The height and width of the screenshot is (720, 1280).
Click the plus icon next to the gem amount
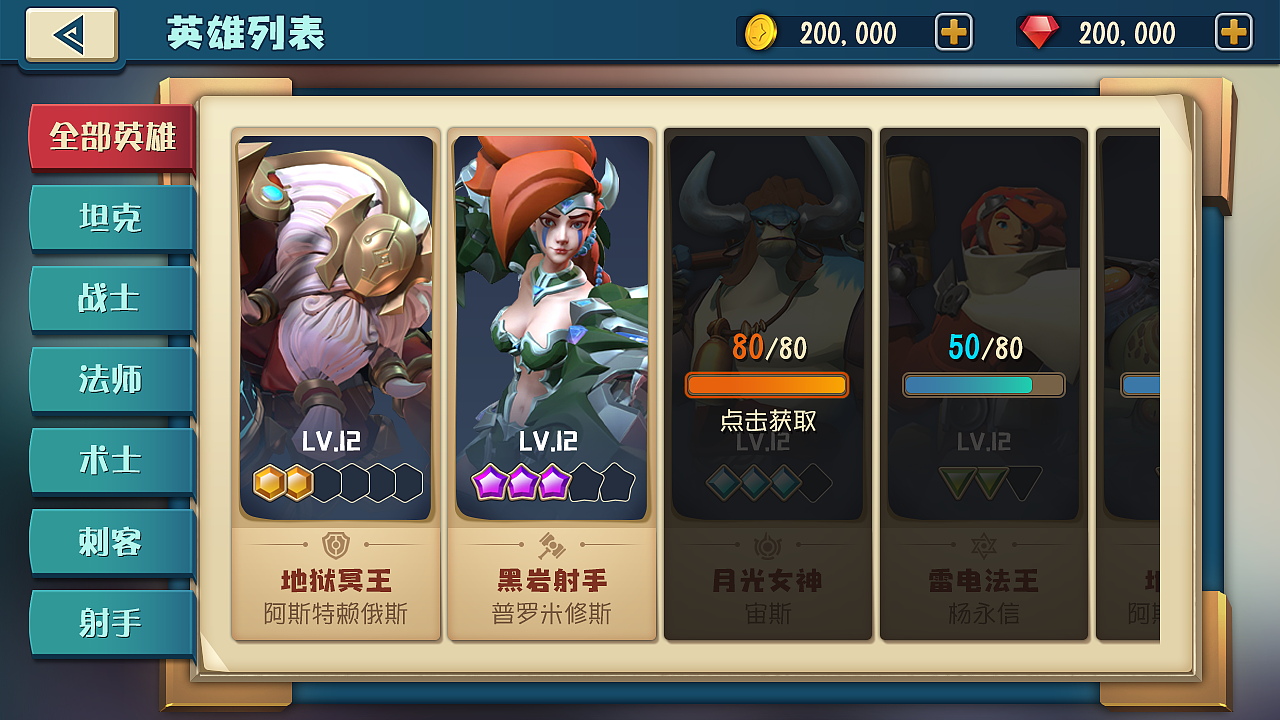(1233, 32)
